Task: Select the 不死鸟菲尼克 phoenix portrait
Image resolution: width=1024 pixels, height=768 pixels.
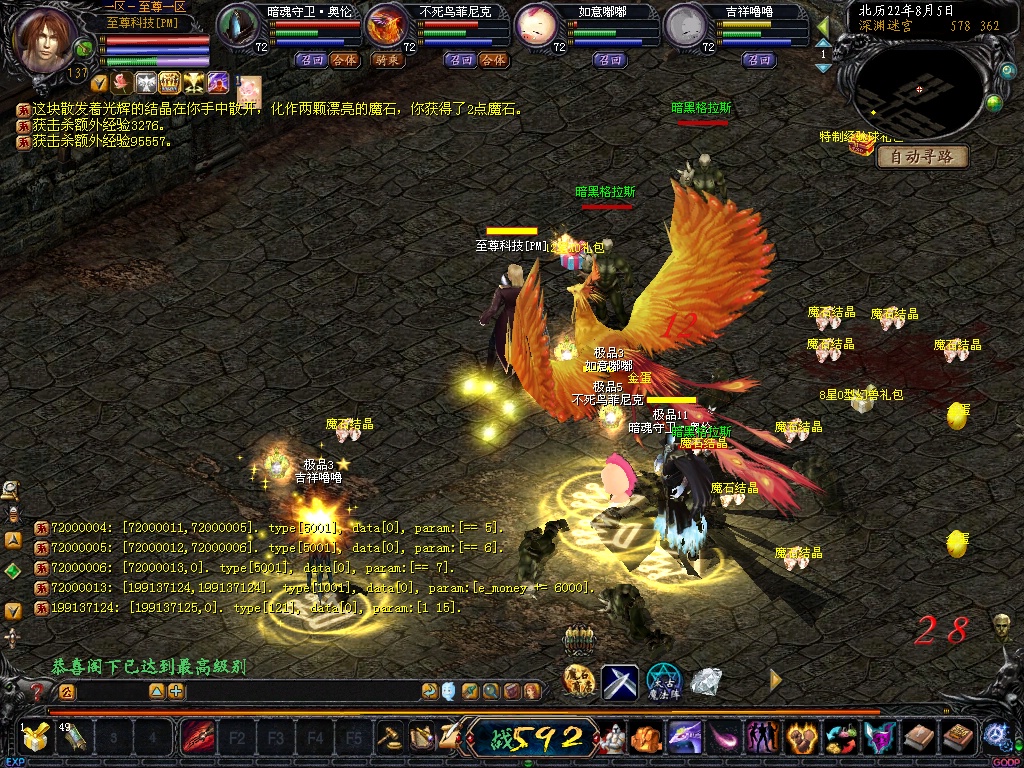Action: pos(388,25)
